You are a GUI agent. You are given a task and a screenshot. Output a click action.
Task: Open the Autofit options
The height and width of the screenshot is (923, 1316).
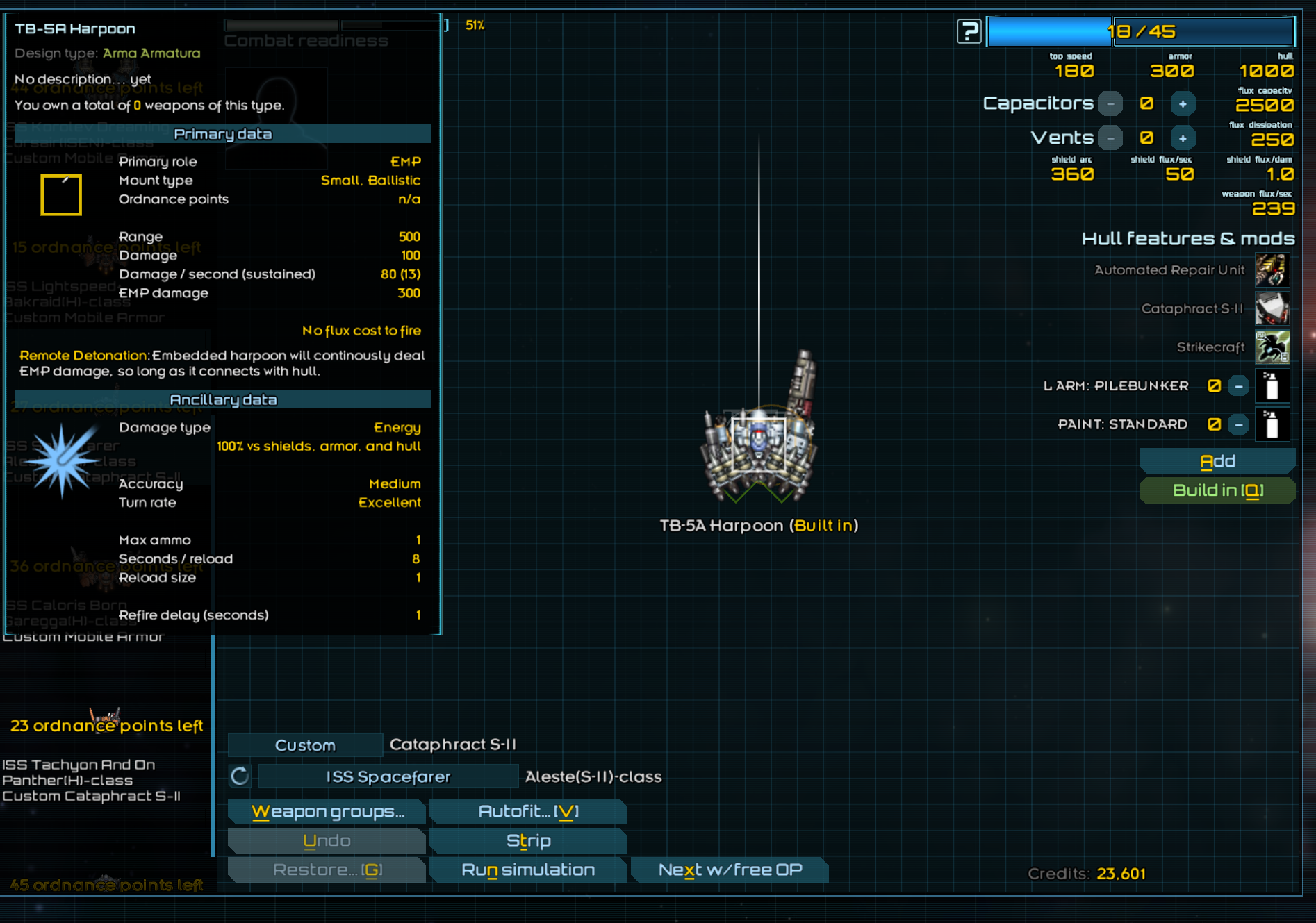pos(528,811)
